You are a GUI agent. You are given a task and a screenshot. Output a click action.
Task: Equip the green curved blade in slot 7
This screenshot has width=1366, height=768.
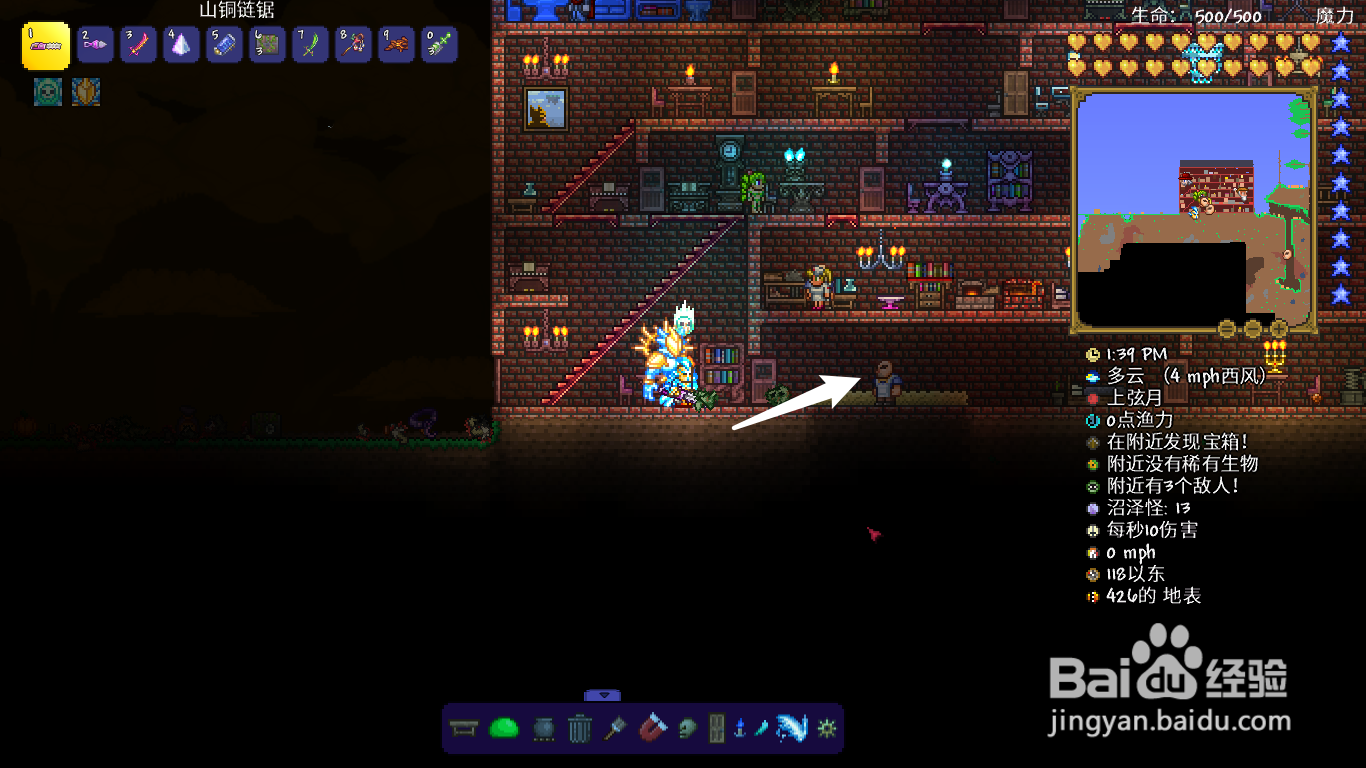(x=310, y=45)
